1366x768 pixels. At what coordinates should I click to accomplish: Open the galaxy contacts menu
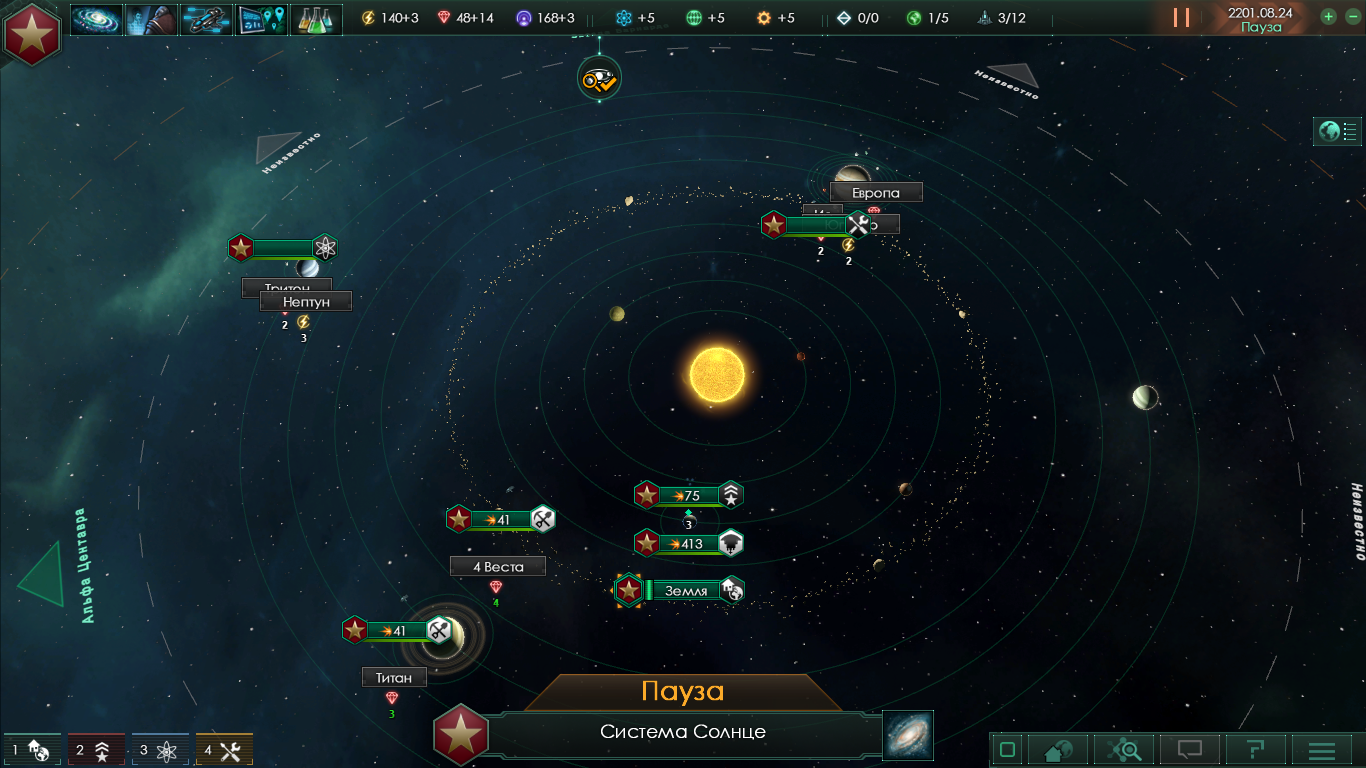[97, 19]
